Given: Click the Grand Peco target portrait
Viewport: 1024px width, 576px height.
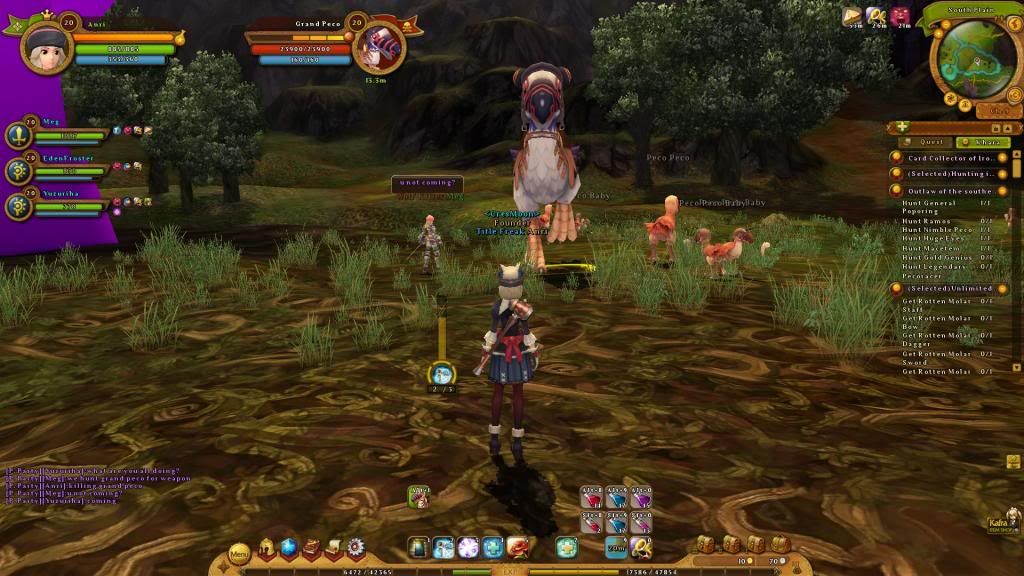Looking at the screenshot, I should [379, 47].
